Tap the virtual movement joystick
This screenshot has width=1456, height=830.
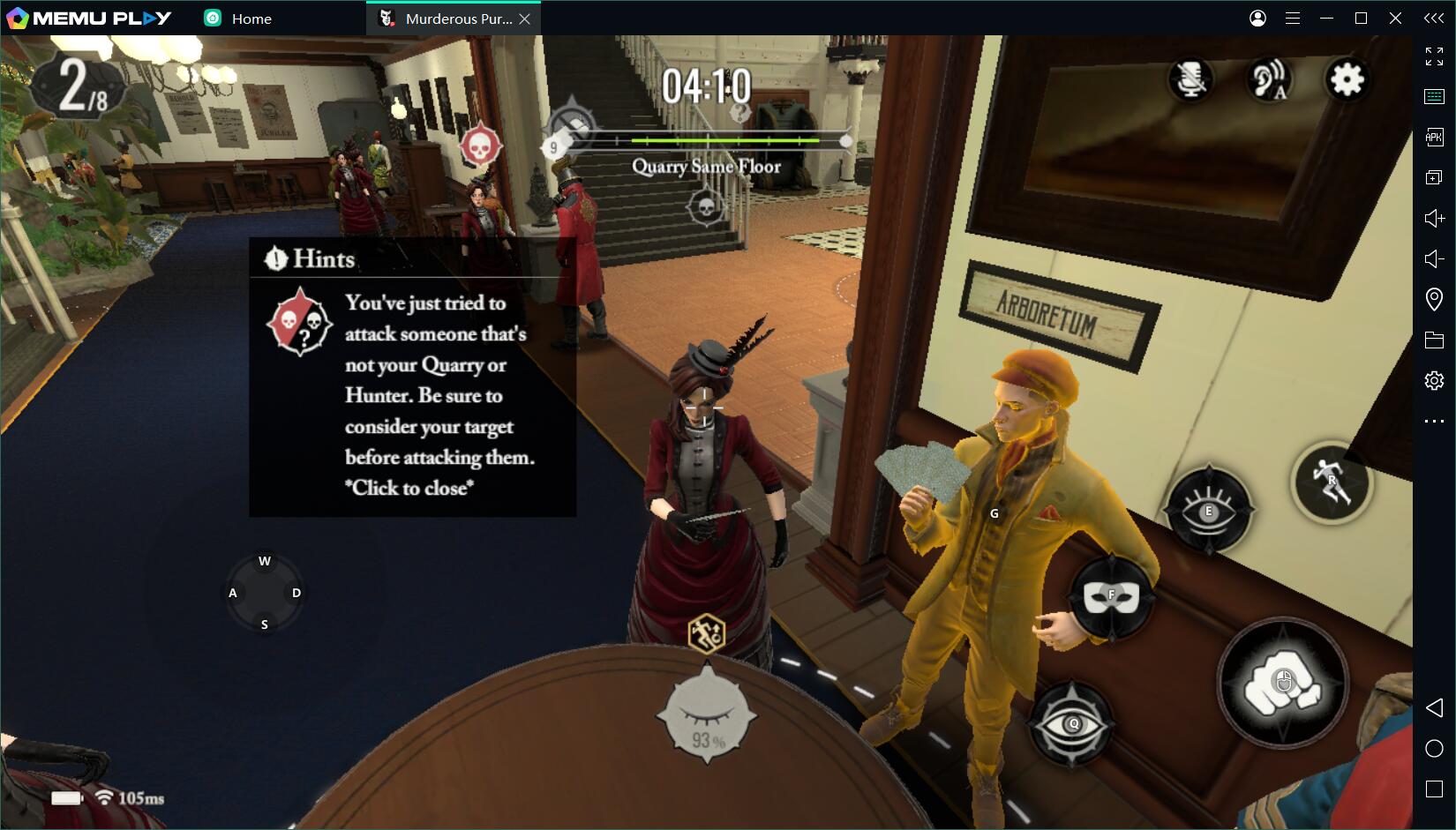pyautogui.click(x=265, y=593)
